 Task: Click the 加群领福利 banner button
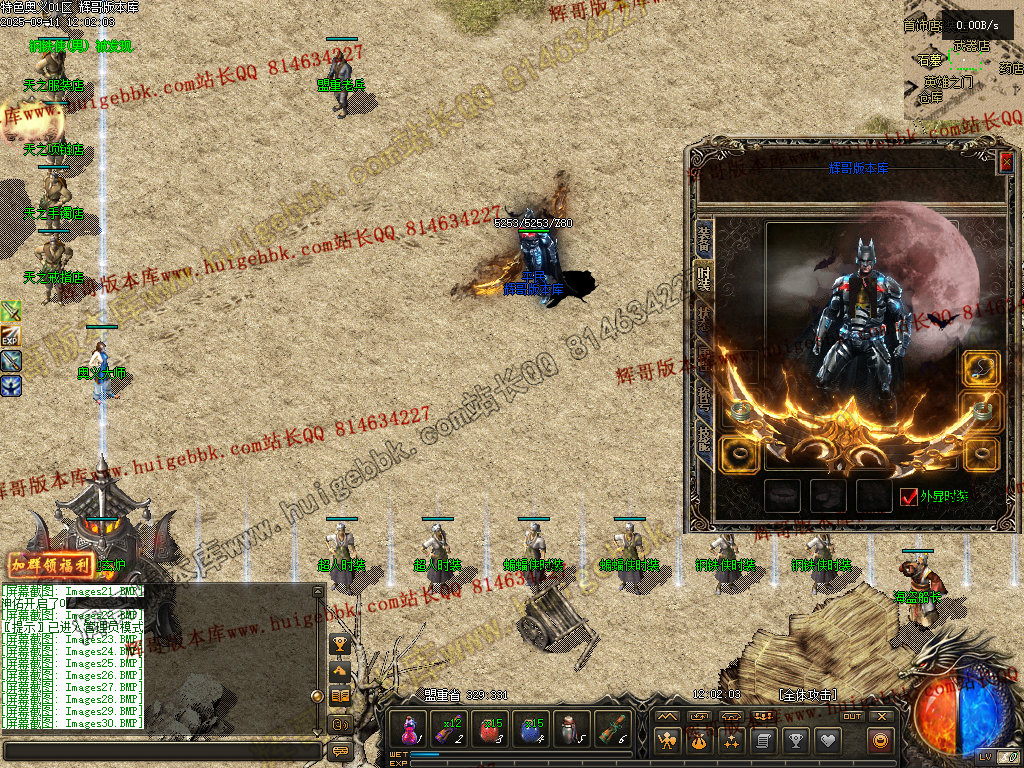pyautogui.click(x=51, y=565)
